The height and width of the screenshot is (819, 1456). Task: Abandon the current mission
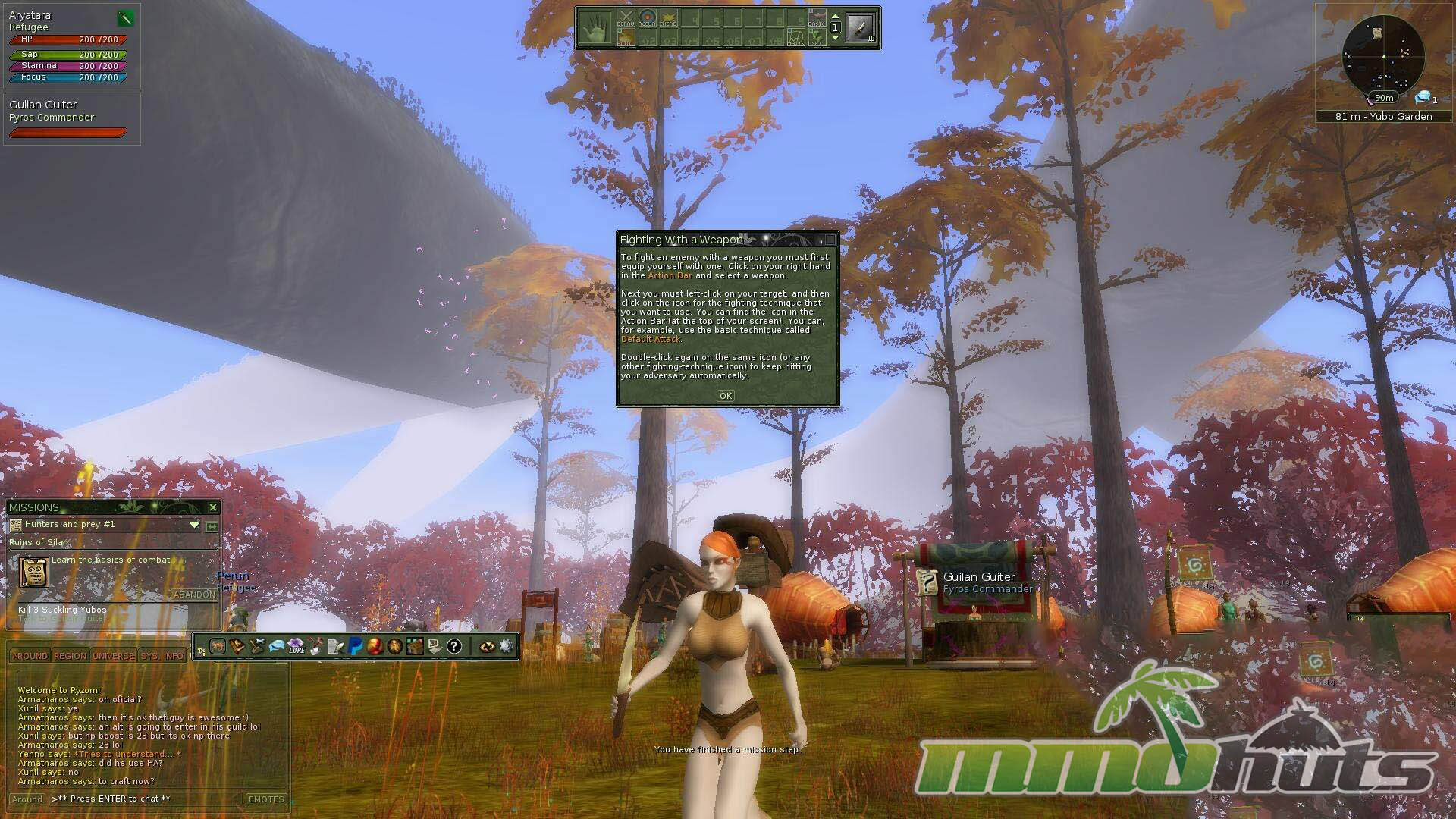point(194,595)
